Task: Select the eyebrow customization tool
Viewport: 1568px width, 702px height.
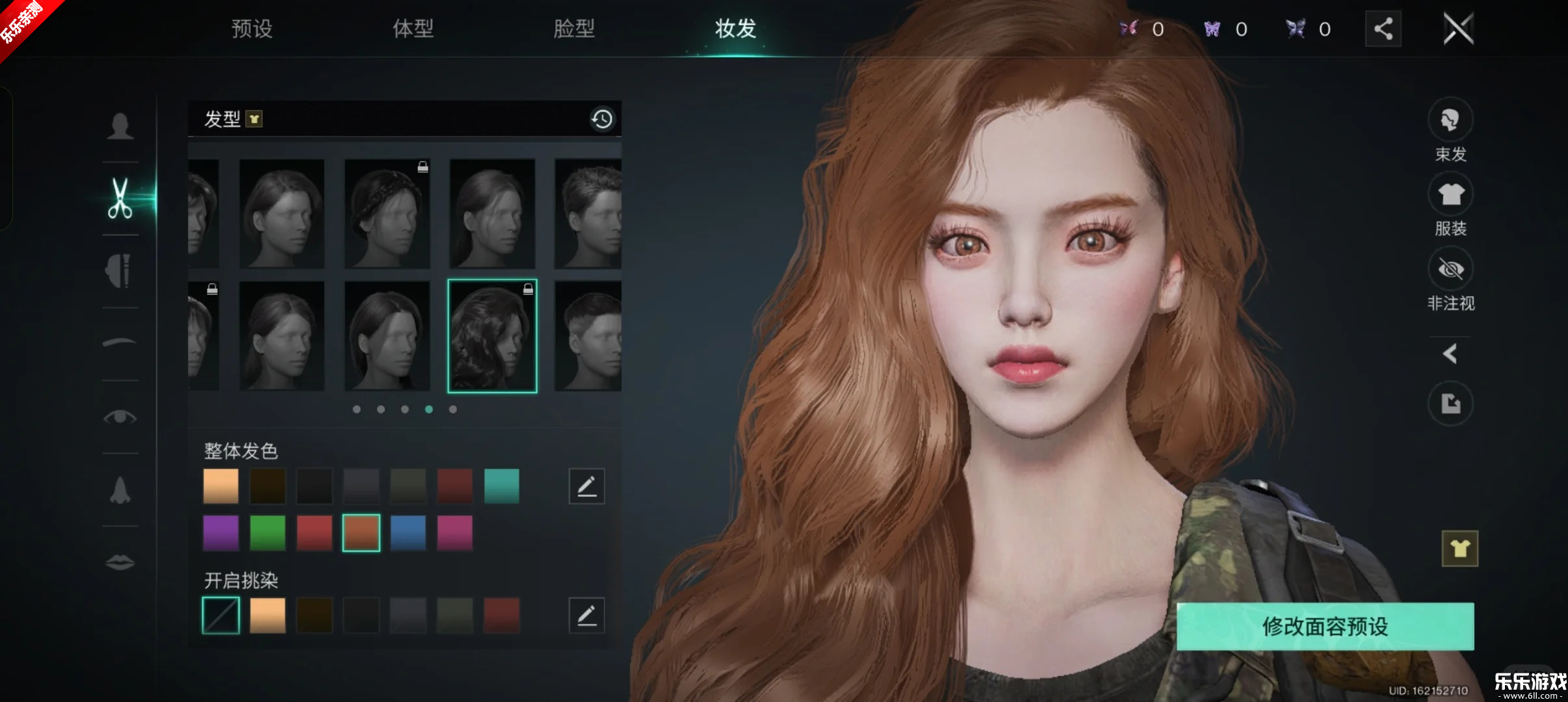Action: click(x=119, y=343)
